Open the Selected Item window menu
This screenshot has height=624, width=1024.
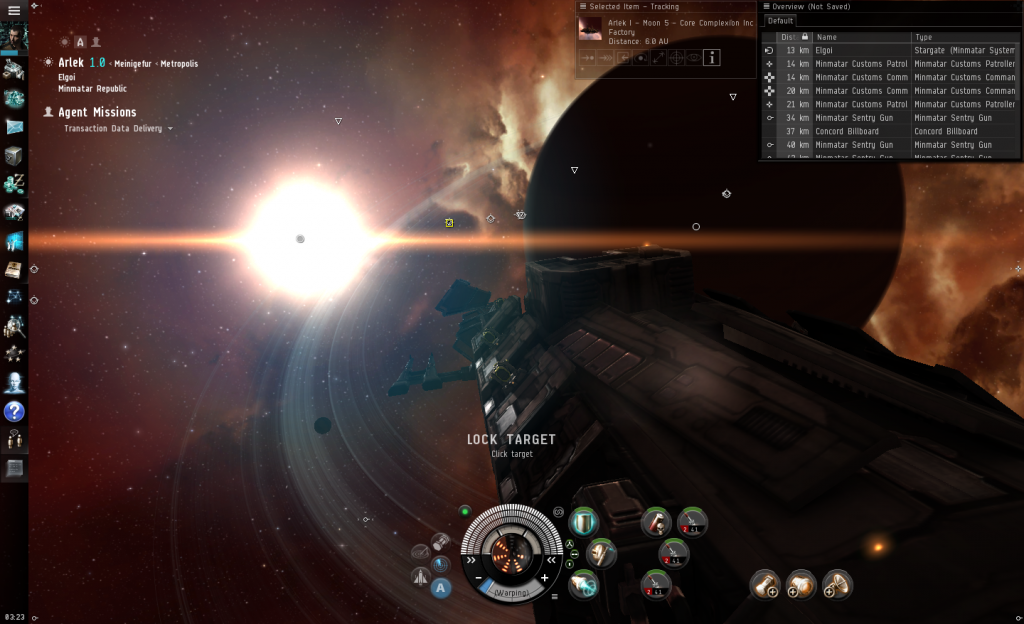[583, 6]
